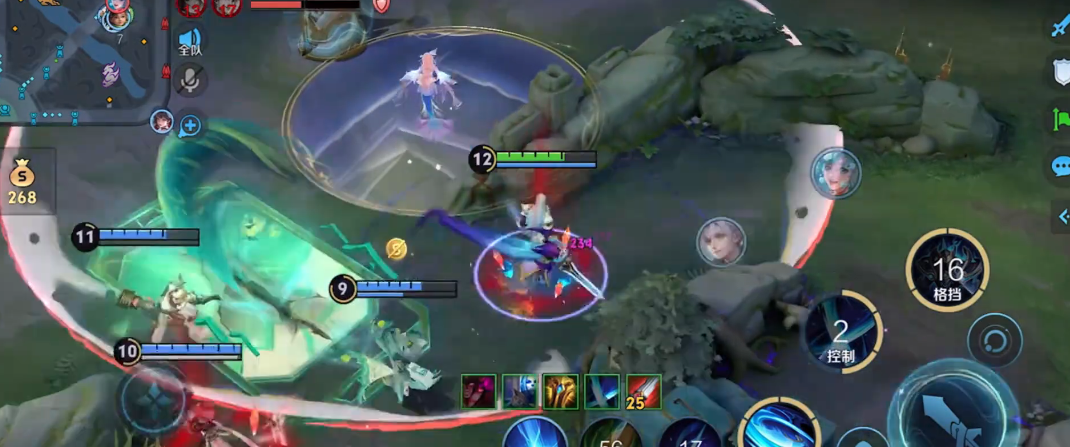Viewport: 1070px width, 447px height.
Task: Target the teal-haired enemy hero portrait
Action: click(835, 173)
